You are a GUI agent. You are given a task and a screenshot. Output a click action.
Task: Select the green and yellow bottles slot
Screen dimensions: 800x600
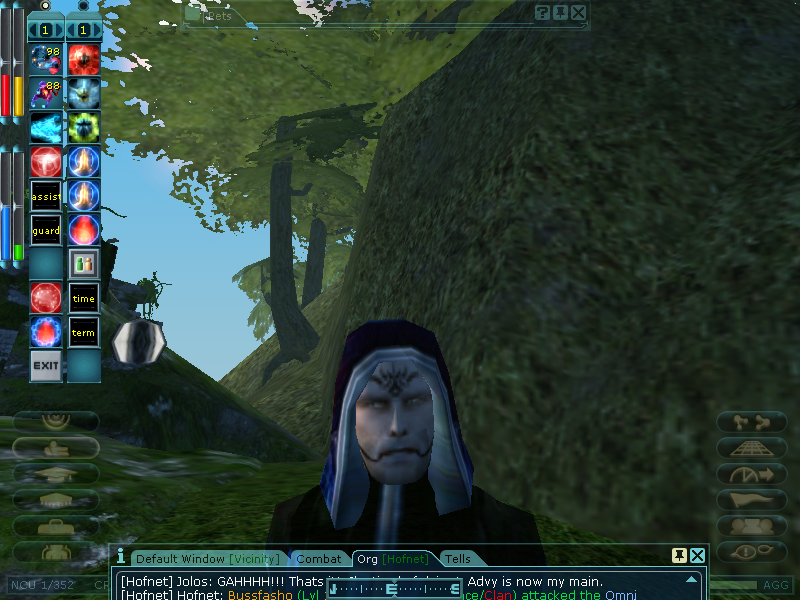pyautogui.click(x=84, y=264)
